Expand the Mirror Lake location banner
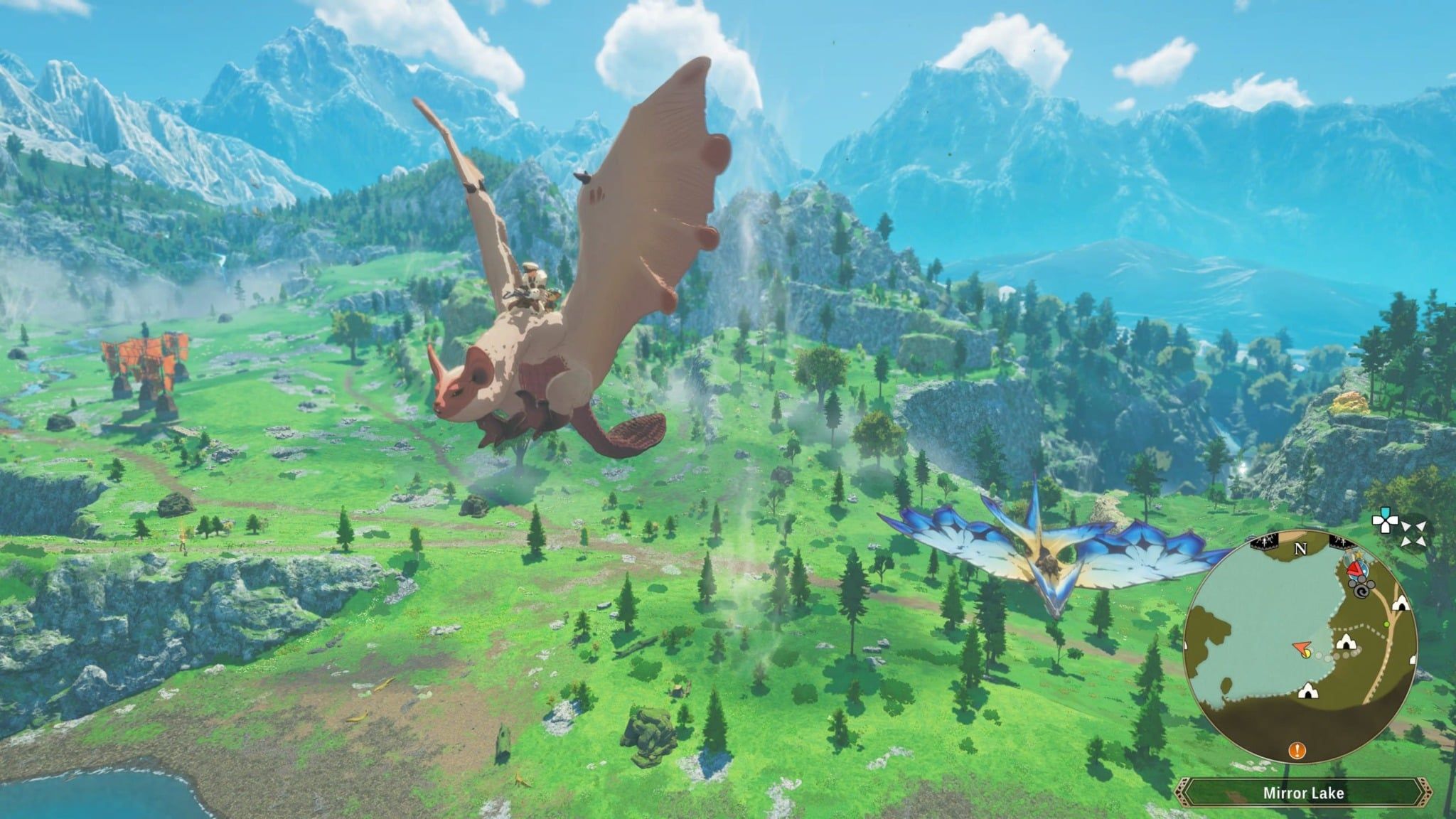This screenshot has width=1456, height=819. pyautogui.click(x=1307, y=792)
